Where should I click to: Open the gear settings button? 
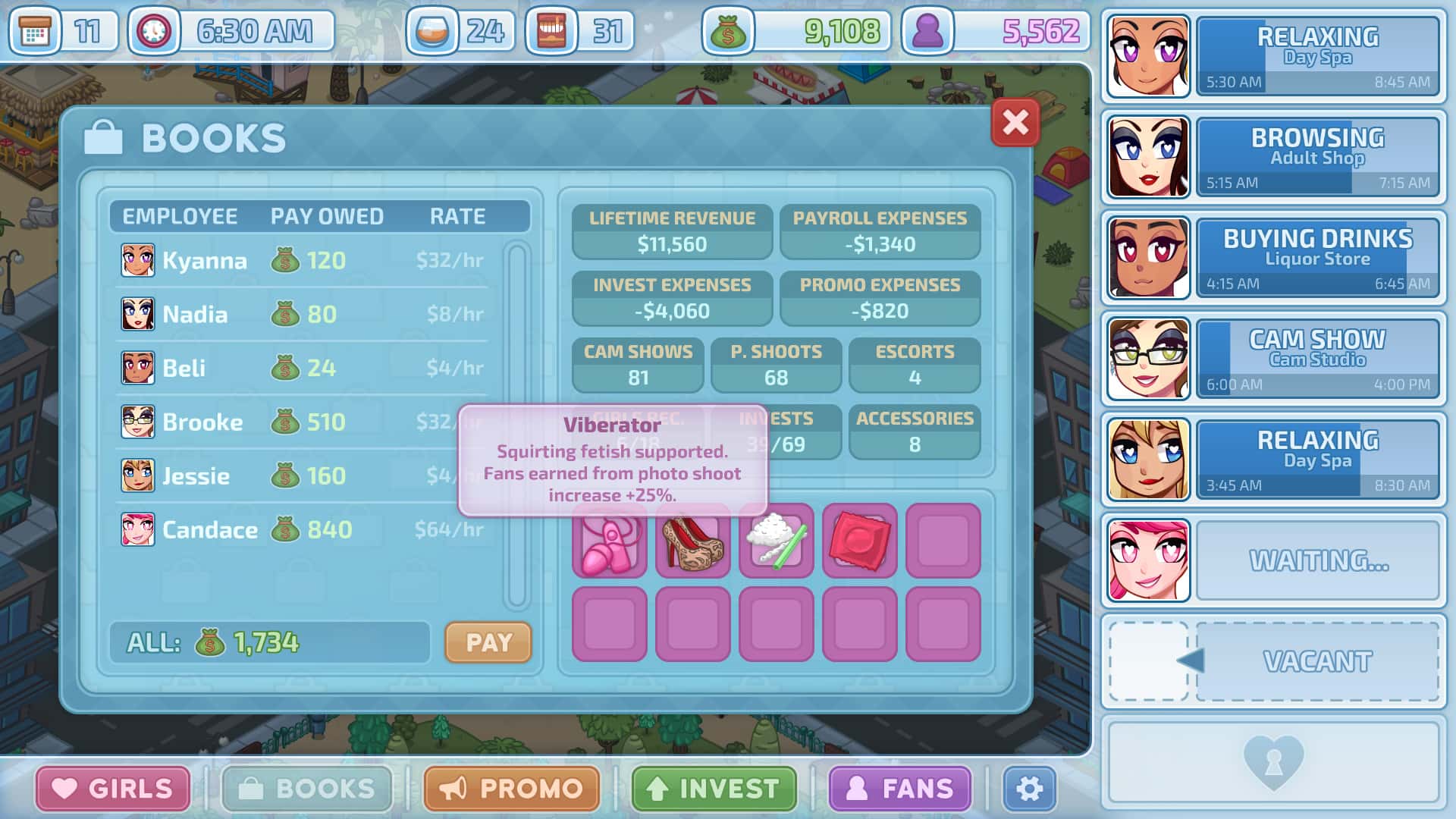(x=1029, y=789)
